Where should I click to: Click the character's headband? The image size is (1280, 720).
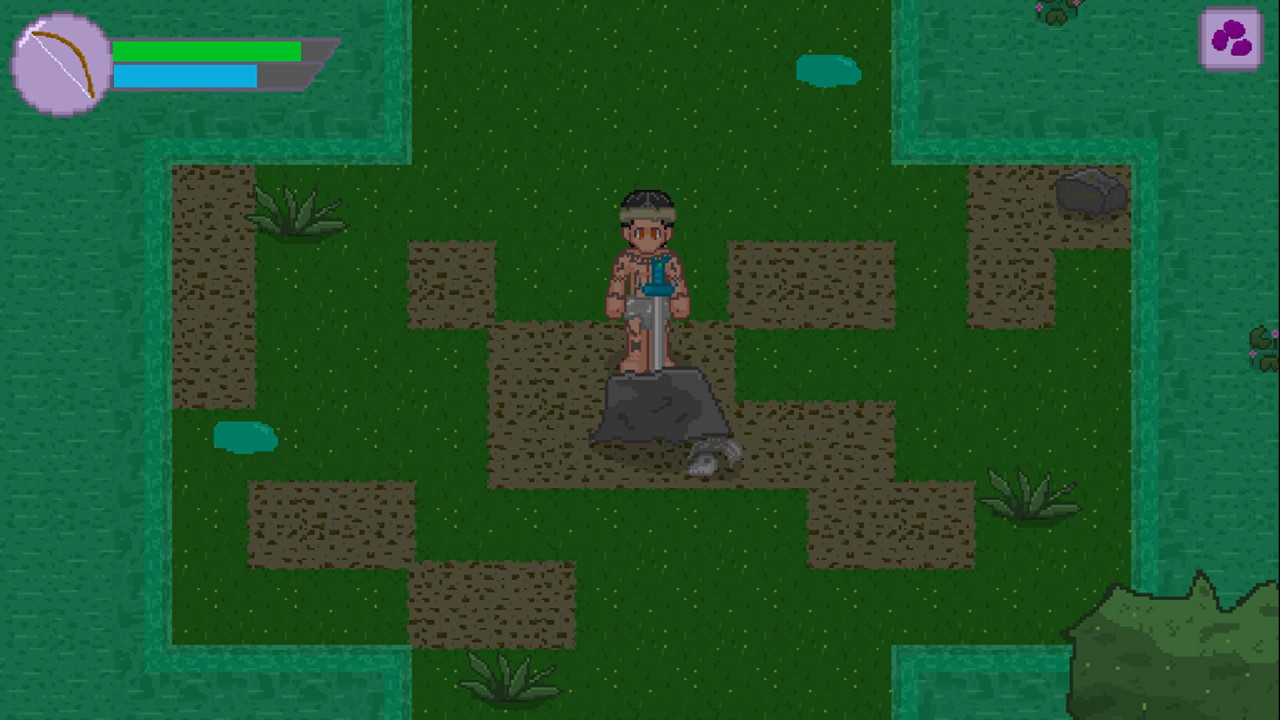click(x=650, y=213)
